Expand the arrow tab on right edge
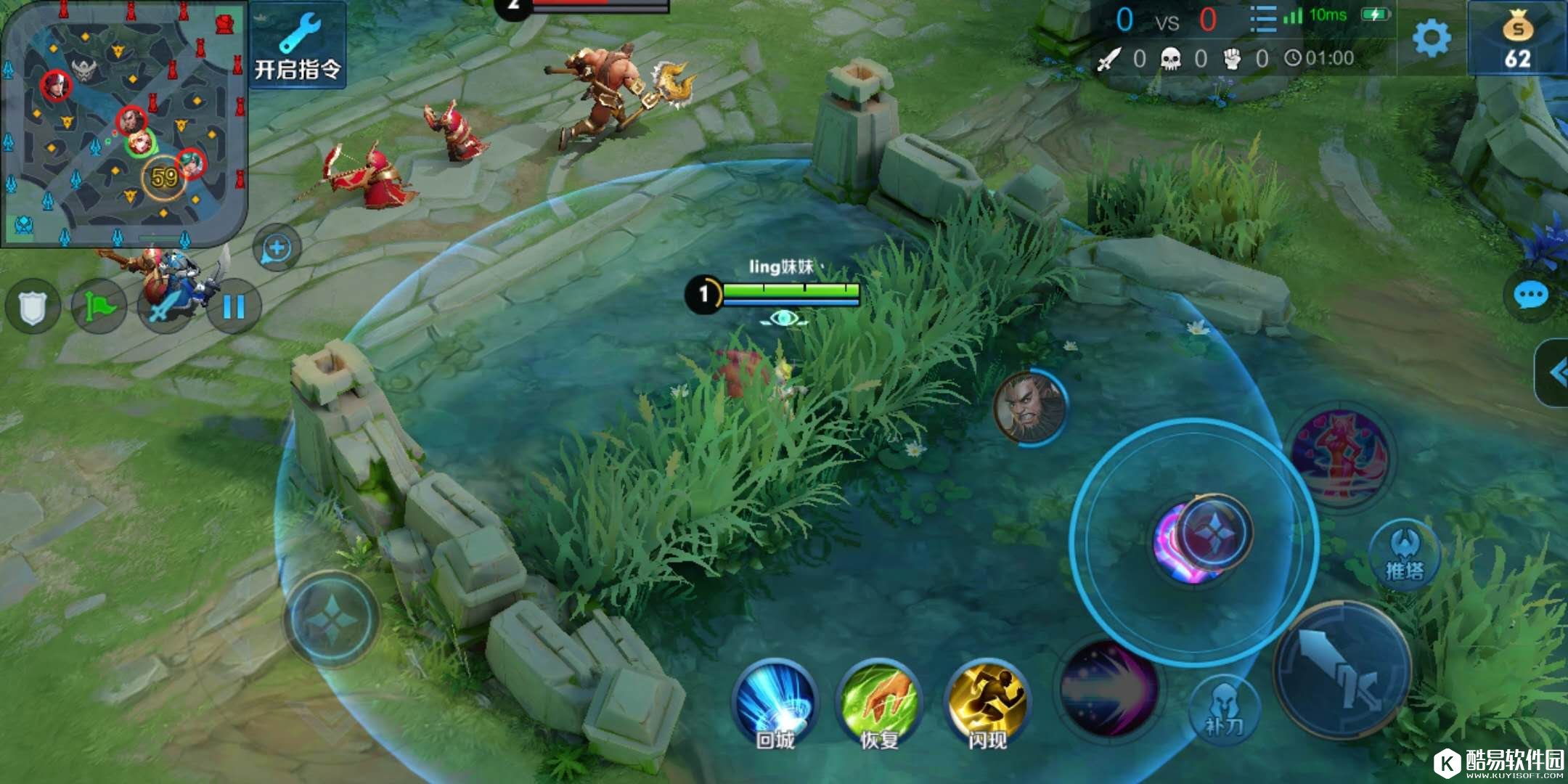The height and width of the screenshot is (784, 1568). tap(1555, 373)
